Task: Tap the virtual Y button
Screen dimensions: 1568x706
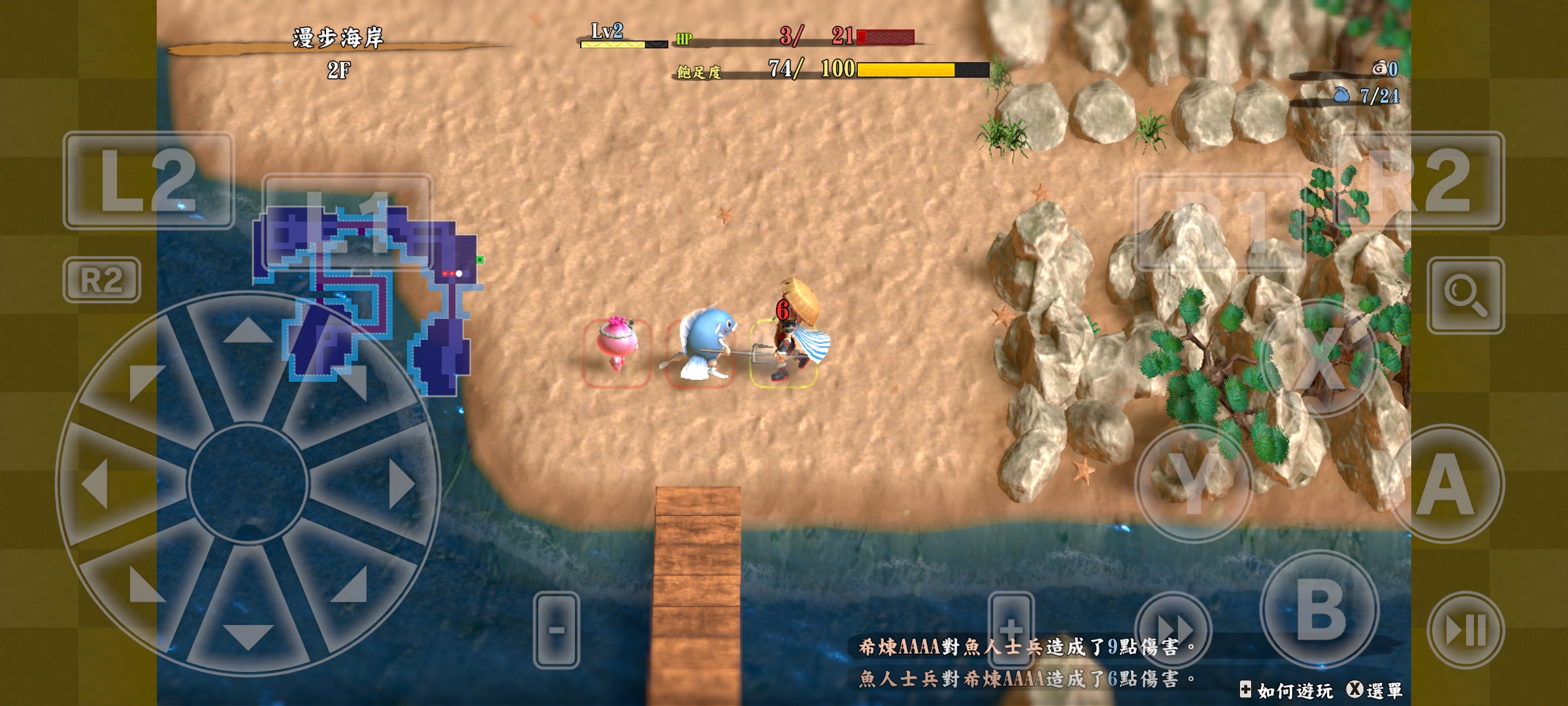Action: point(1194,484)
